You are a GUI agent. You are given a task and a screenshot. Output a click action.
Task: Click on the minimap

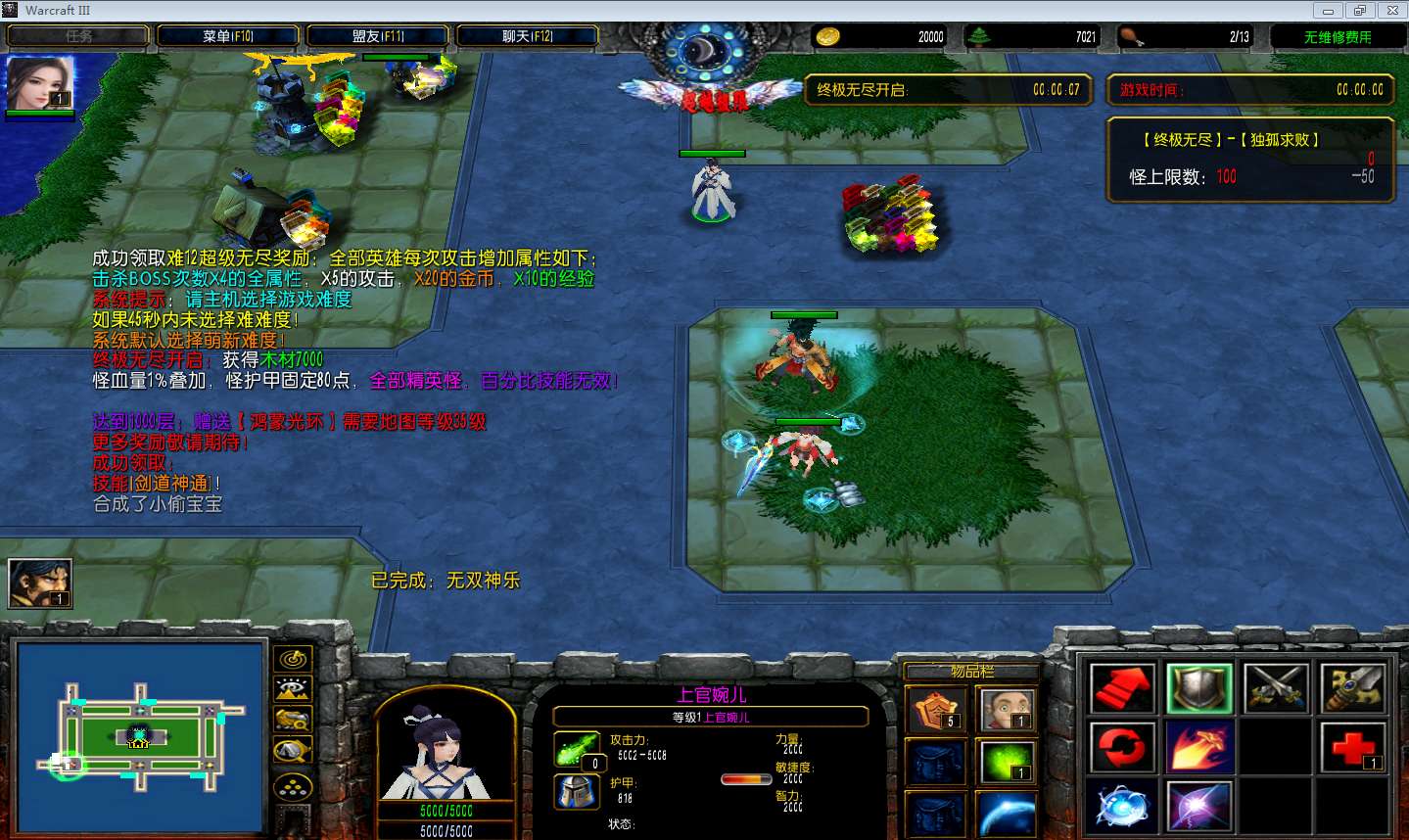point(141,736)
